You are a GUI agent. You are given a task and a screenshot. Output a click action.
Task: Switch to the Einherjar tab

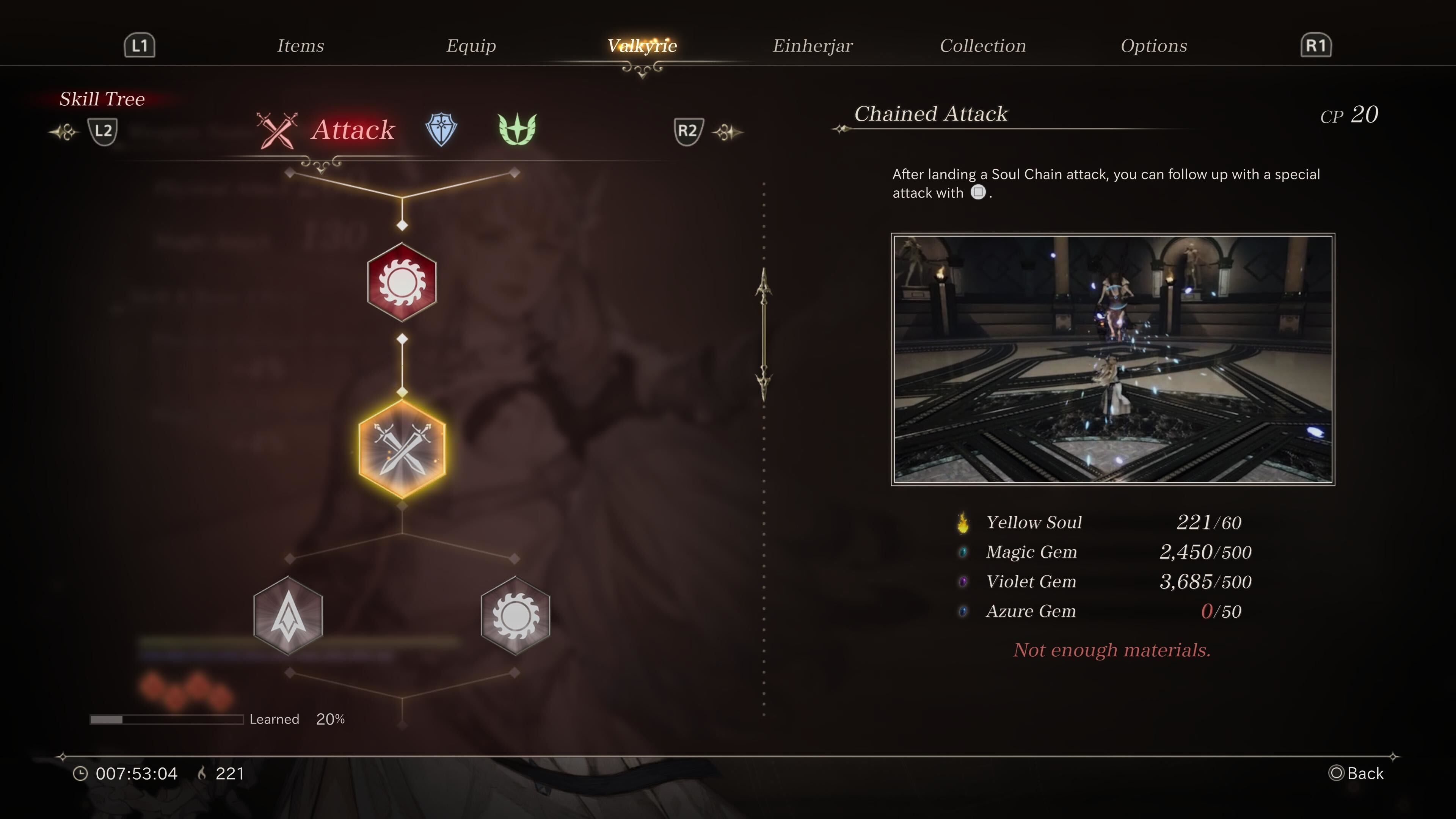(x=813, y=45)
